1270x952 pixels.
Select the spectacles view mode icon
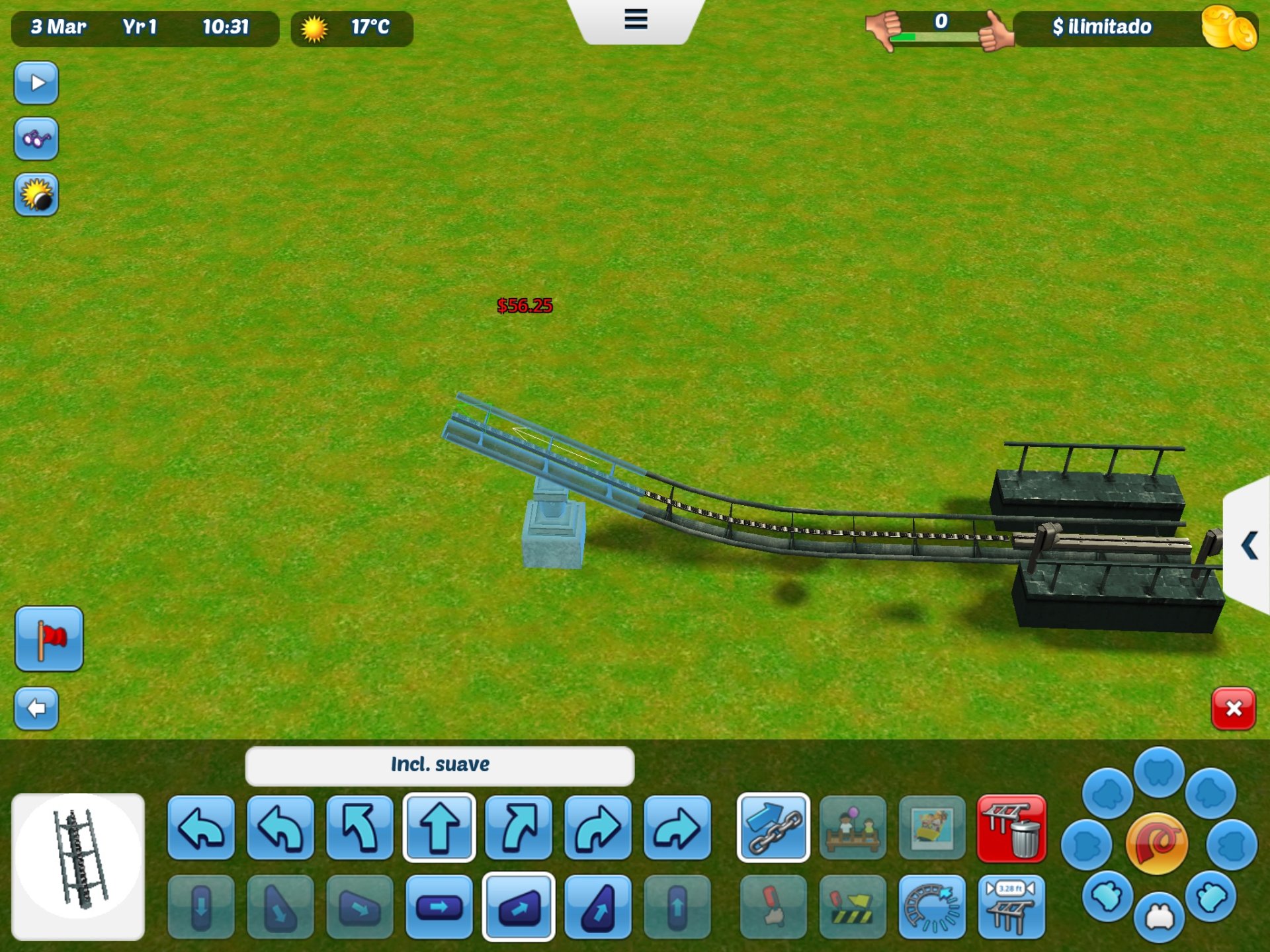pyautogui.click(x=36, y=139)
